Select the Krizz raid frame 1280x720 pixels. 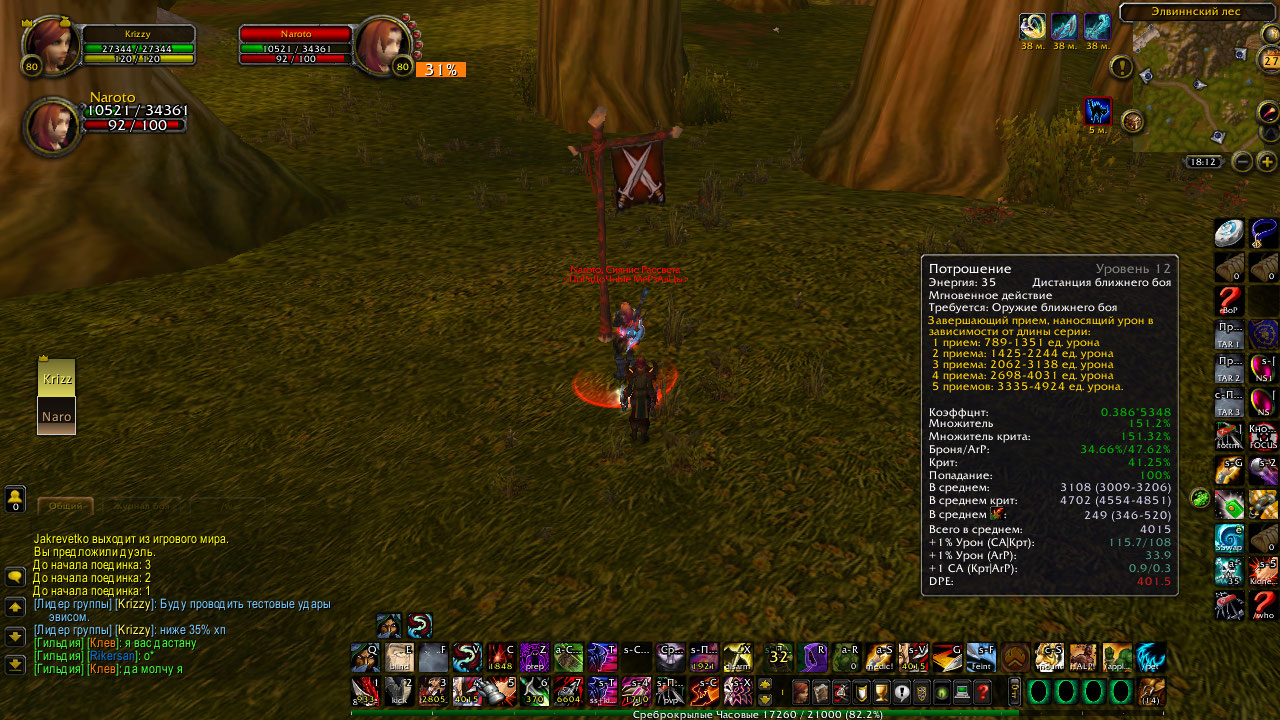(56, 378)
